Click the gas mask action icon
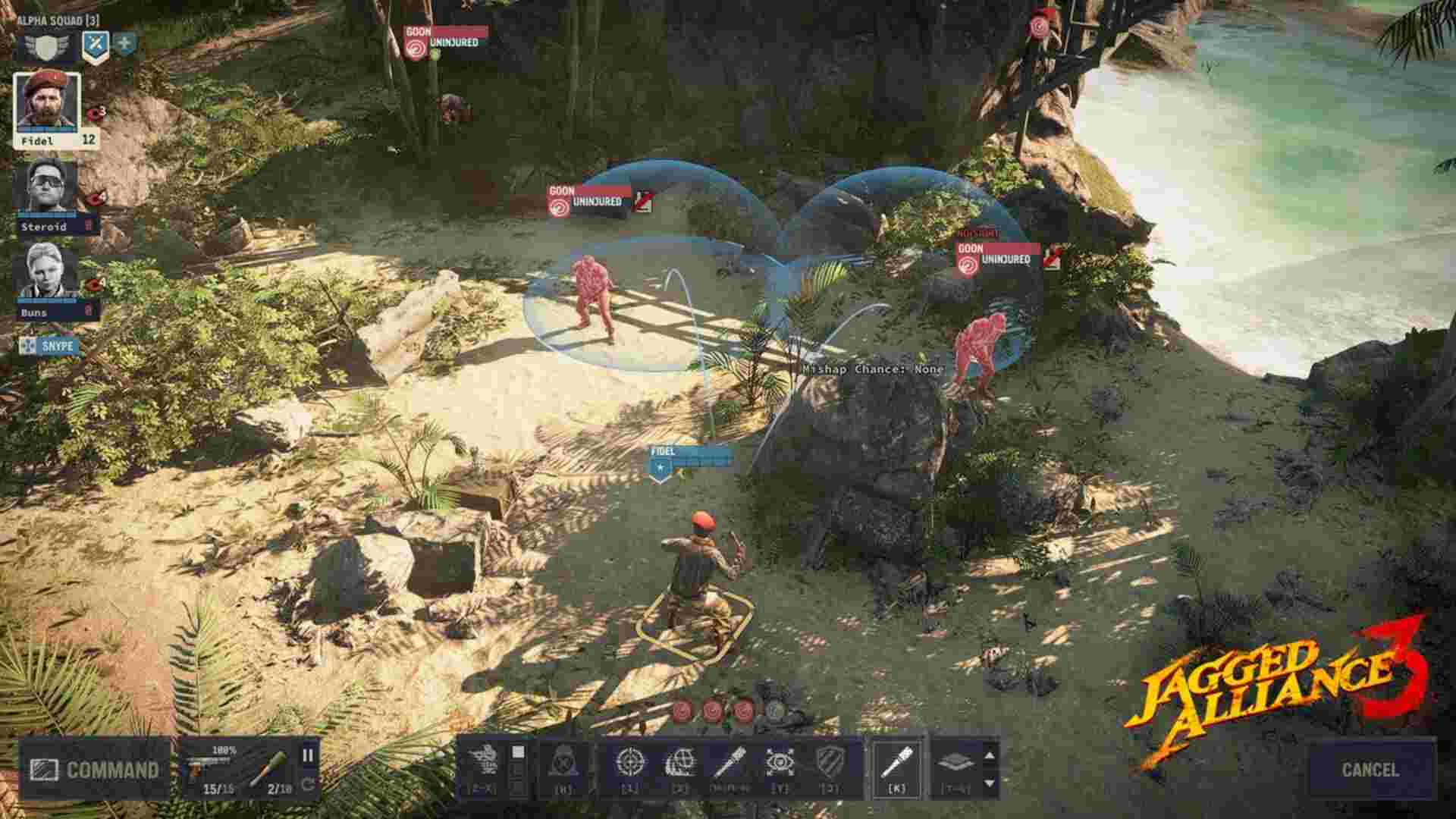 564,762
